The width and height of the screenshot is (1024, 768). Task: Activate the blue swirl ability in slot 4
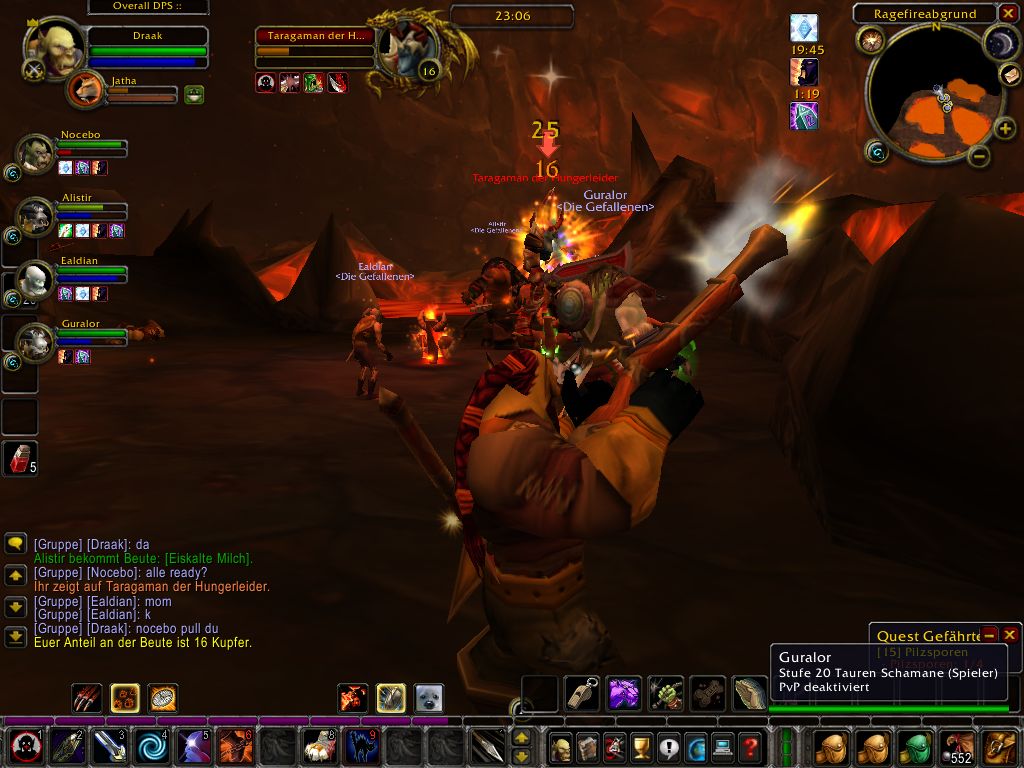tap(154, 746)
